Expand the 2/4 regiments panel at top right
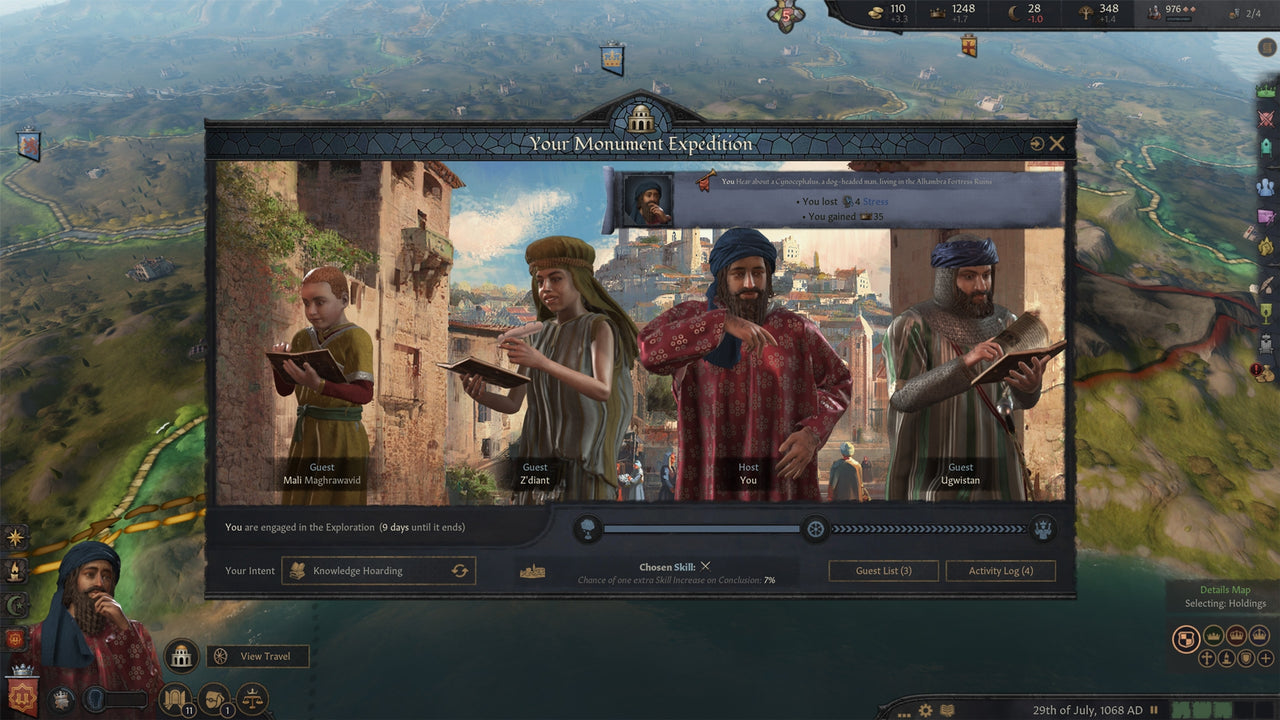The width and height of the screenshot is (1280, 720). (x=1245, y=15)
